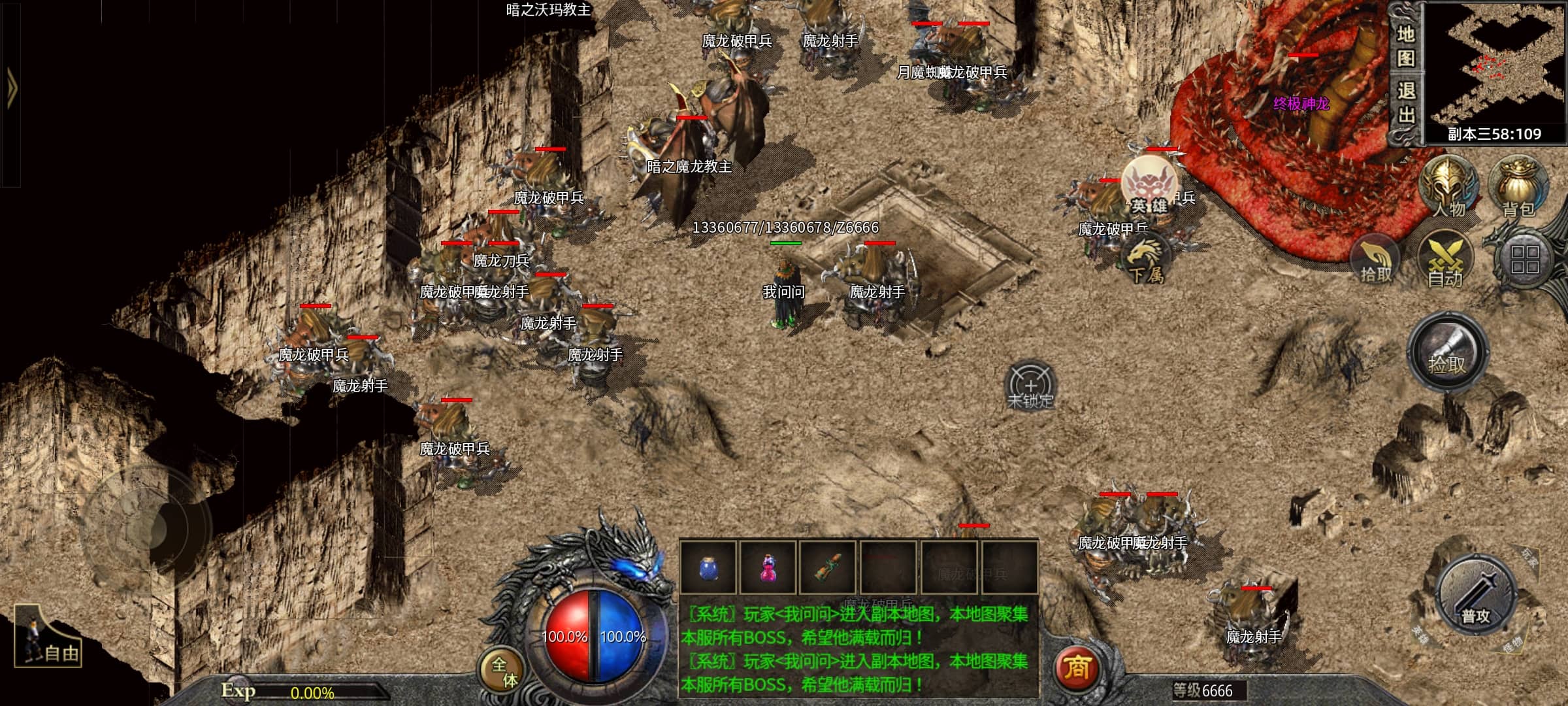Screen dimensions: 1568x706
Task: Tap the 全体 round button
Action: pyautogui.click(x=504, y=671)
